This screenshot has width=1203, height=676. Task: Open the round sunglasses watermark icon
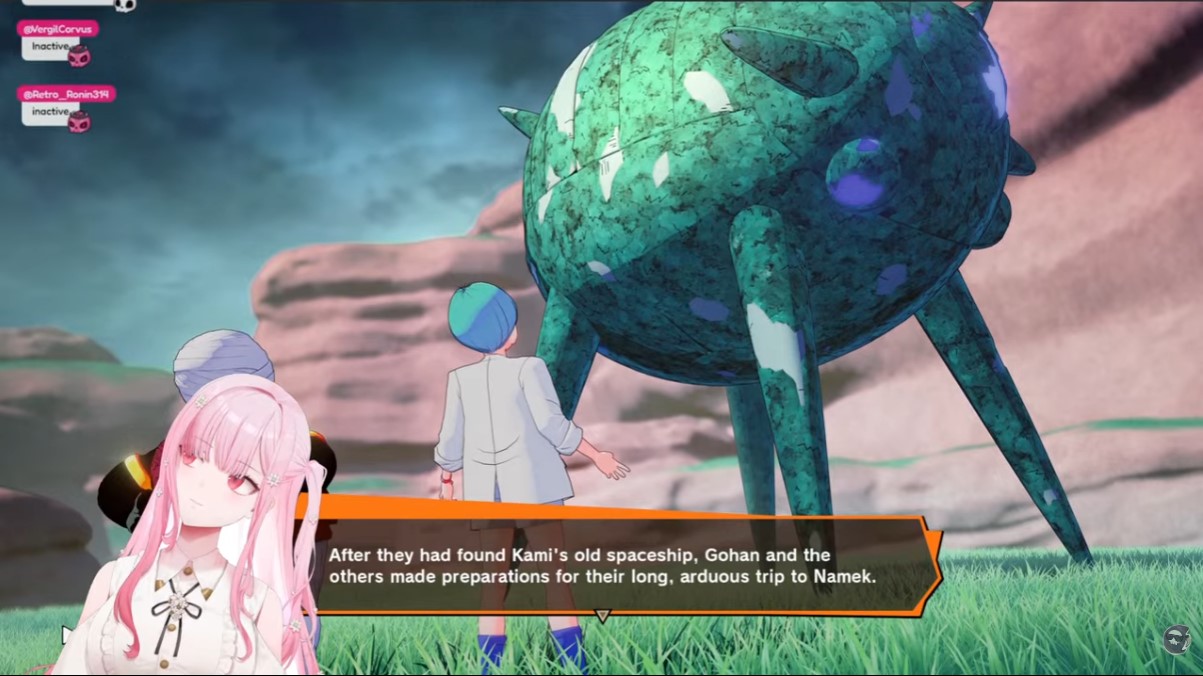click(1178, 640)
